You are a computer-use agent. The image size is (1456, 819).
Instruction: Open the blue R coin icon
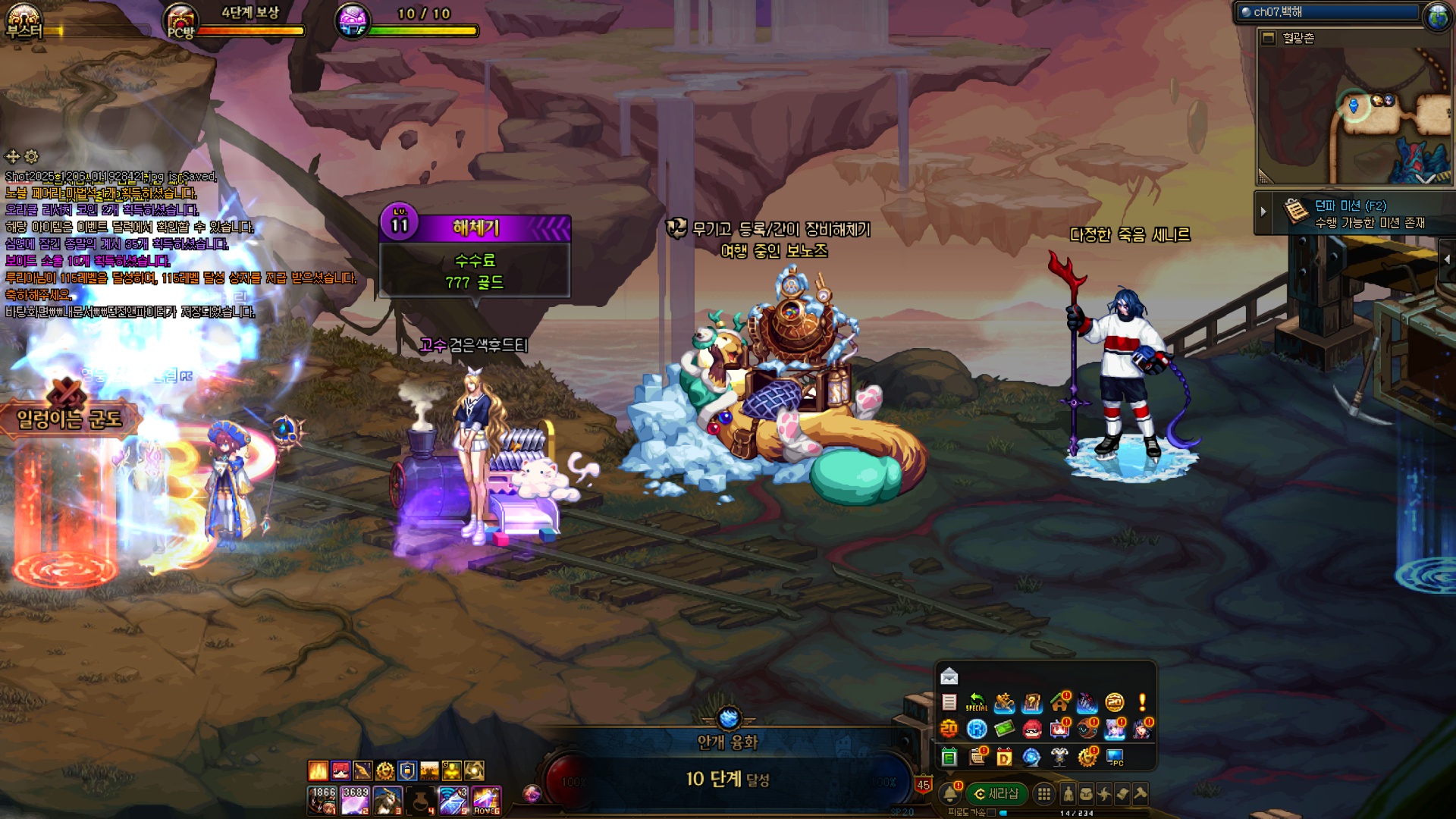(x=977, y=730)
